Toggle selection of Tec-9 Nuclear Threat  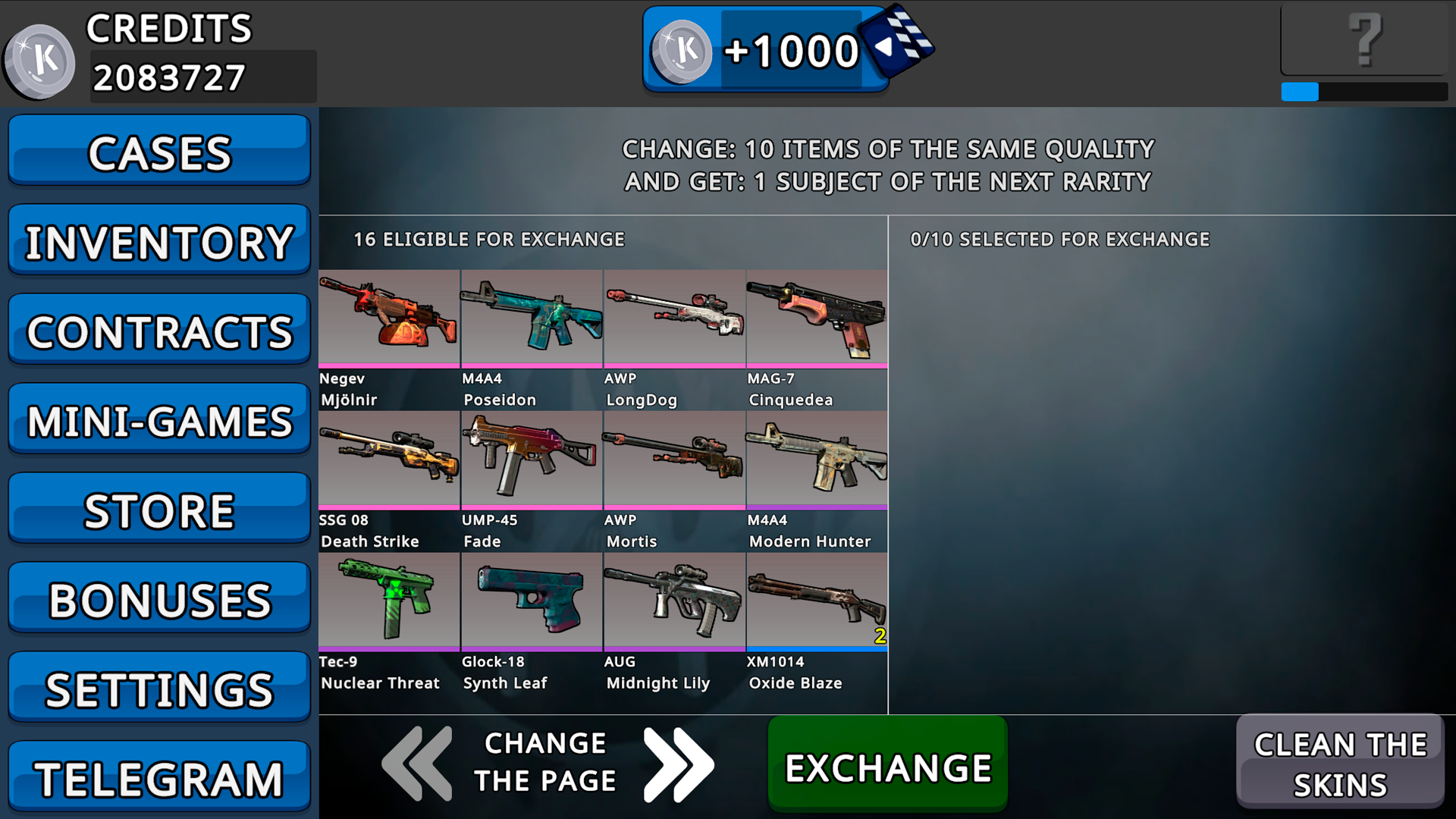coord(388,601)
